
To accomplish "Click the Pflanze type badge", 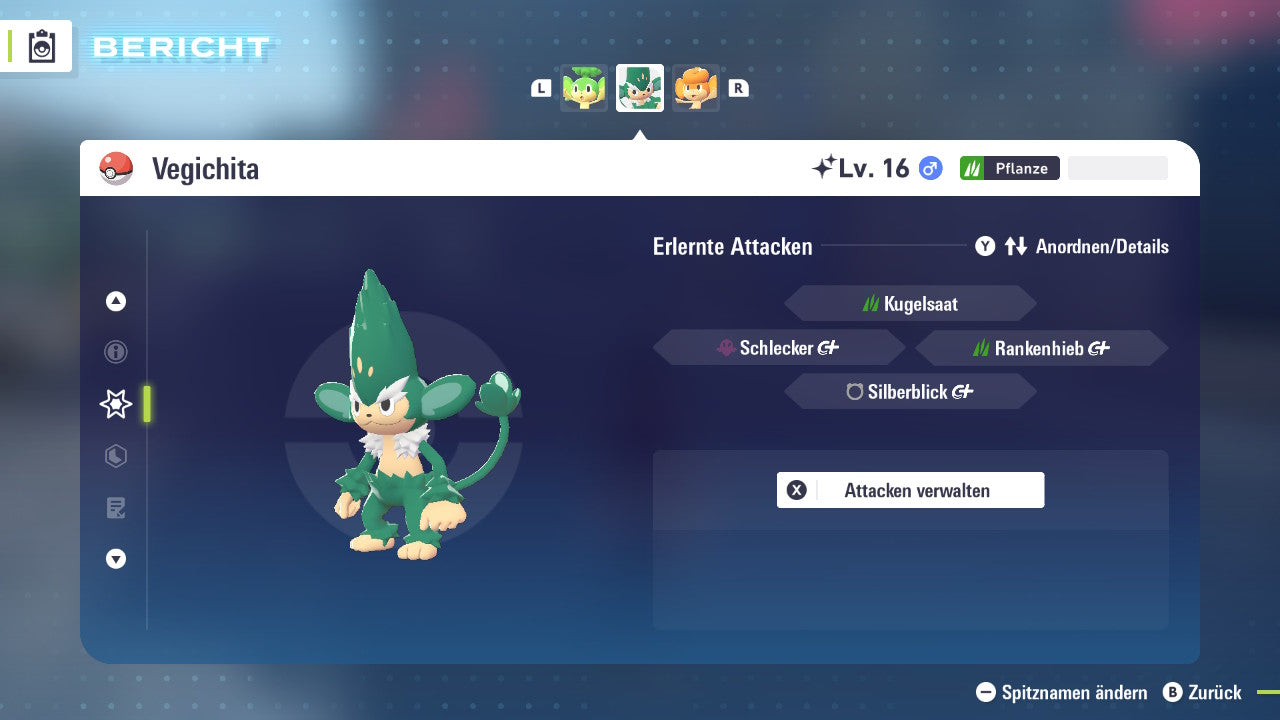I will coord(1009,168).
